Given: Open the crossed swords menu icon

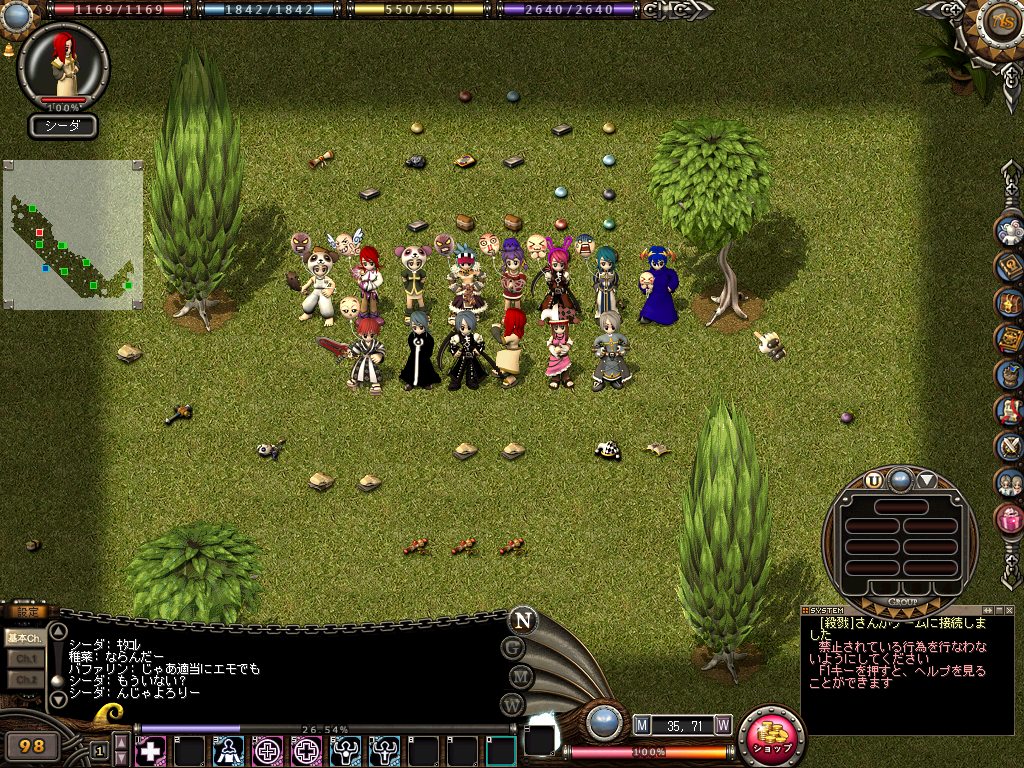Looking at the screenshot, I should click(1009, 446).
